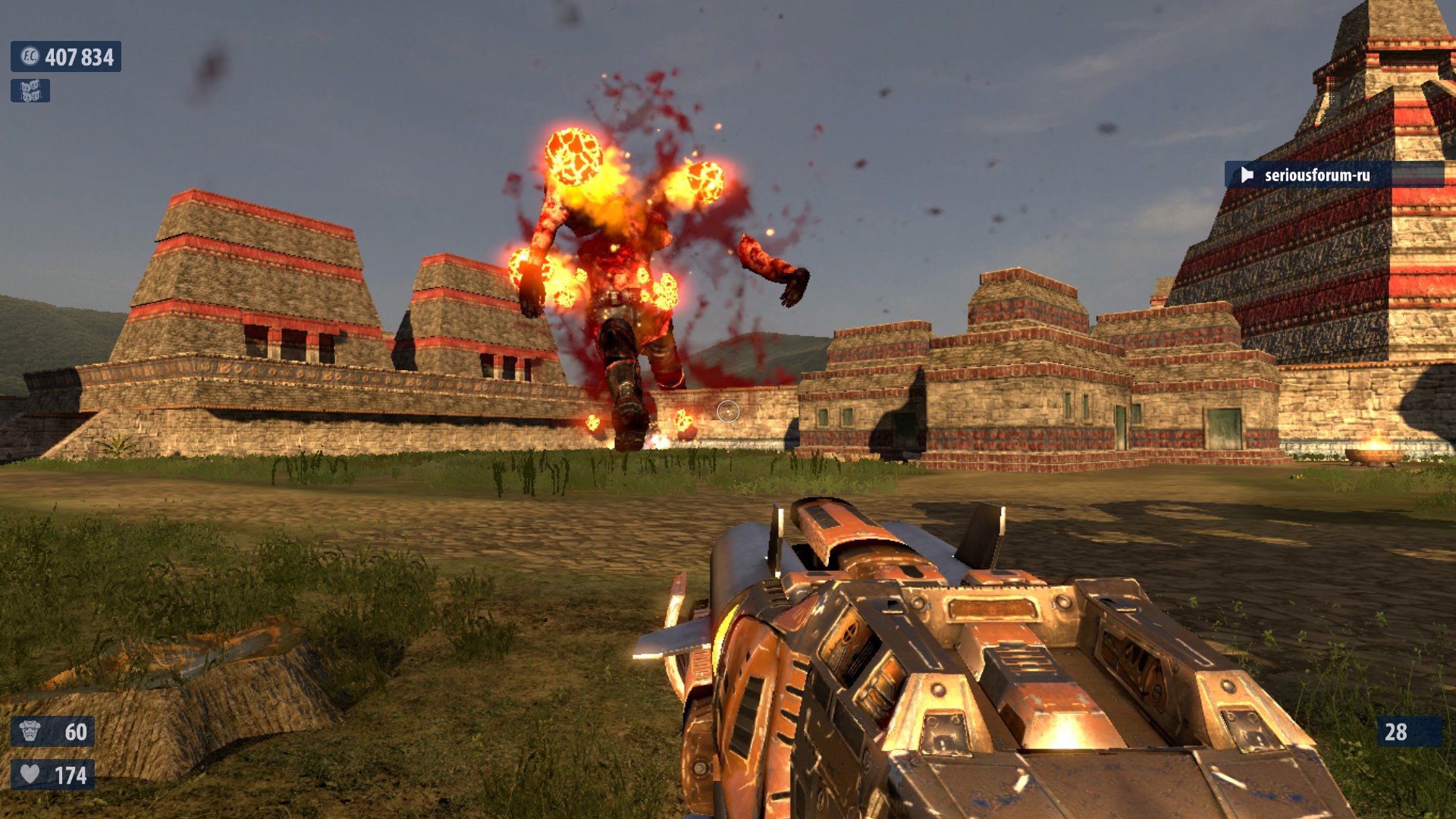
Task: Click the masks icon below the score
Action: point(30,91)
